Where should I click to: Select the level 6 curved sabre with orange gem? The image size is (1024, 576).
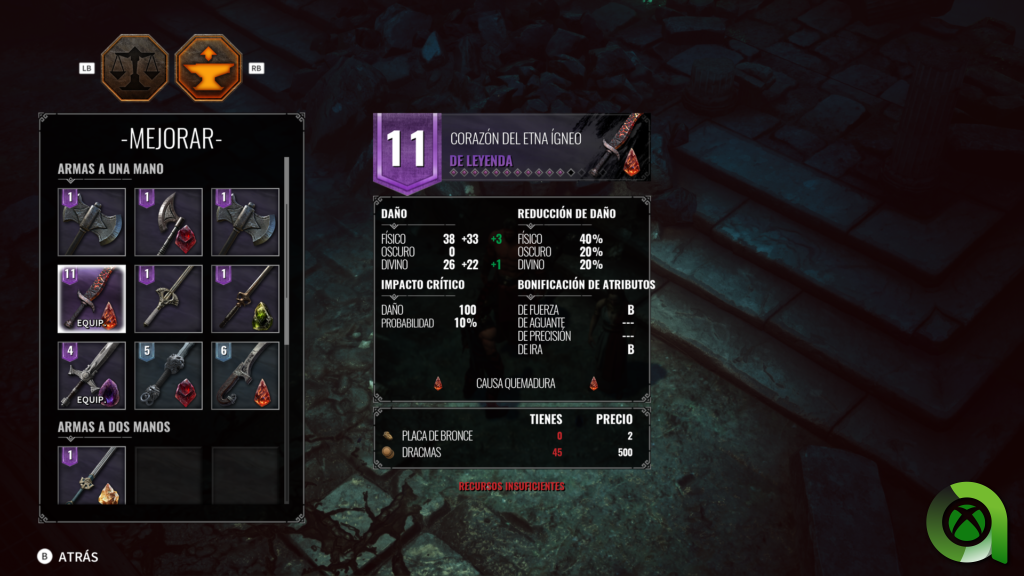[245, 375]
